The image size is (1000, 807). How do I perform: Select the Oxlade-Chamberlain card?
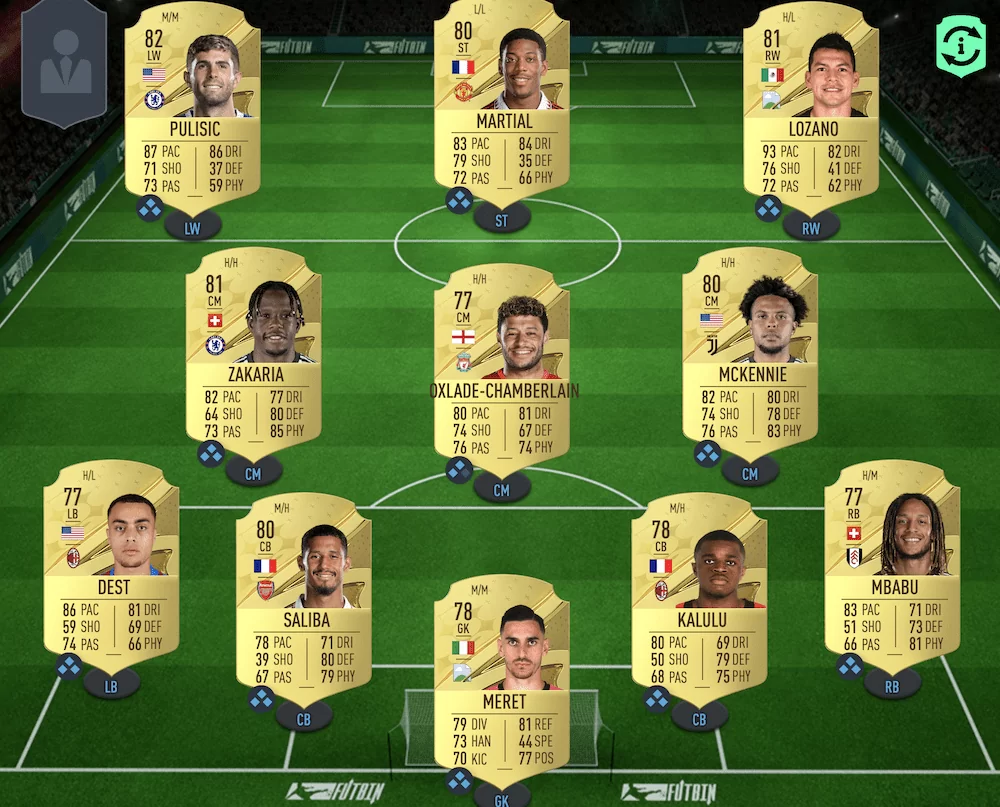[501, 362]
